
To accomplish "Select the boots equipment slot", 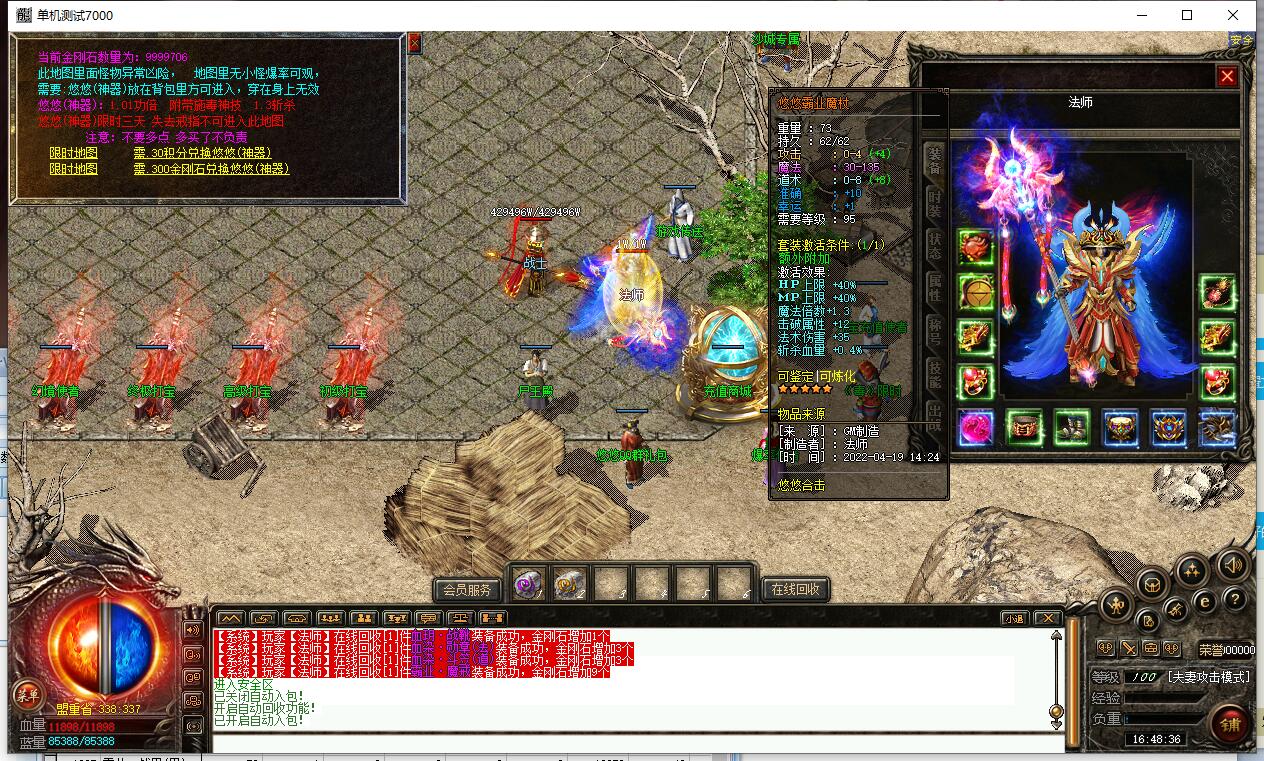I will coord(1072,428).
